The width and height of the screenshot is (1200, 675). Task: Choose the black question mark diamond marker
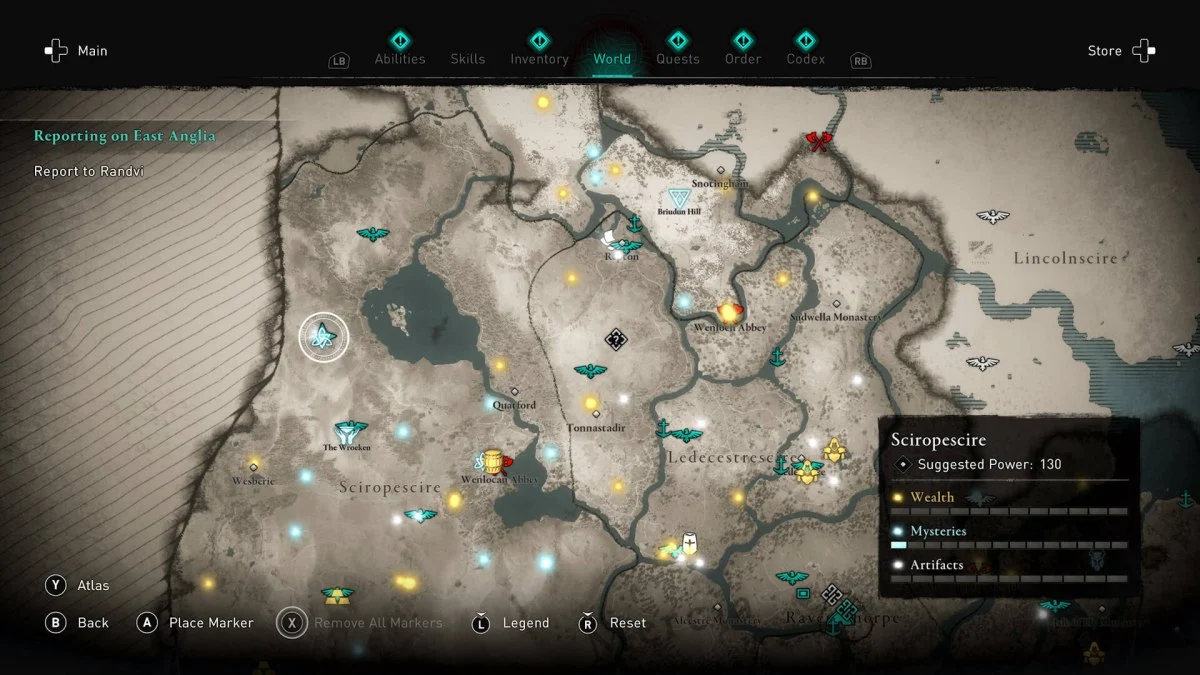616,340
